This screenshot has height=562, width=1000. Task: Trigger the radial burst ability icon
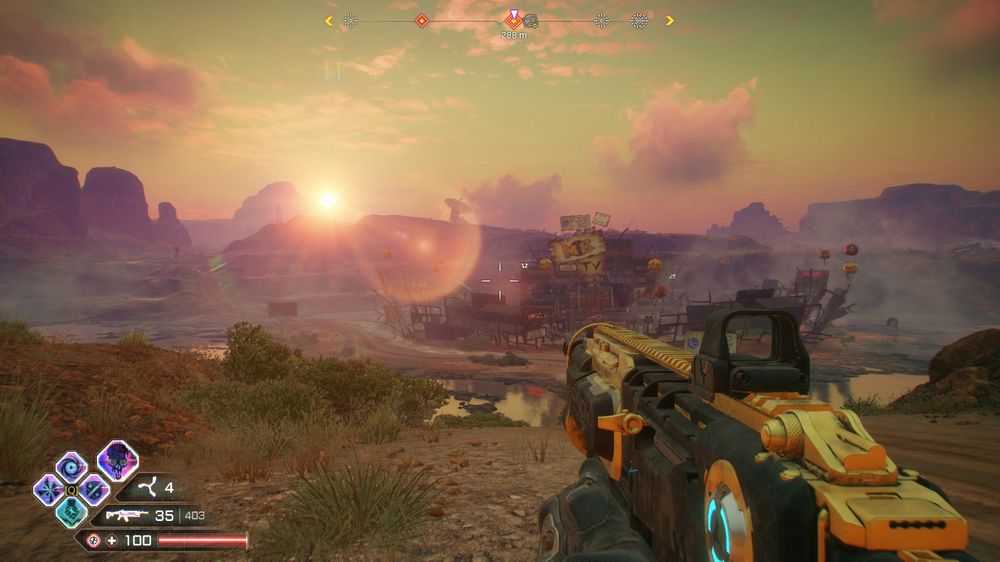point(48,489)
